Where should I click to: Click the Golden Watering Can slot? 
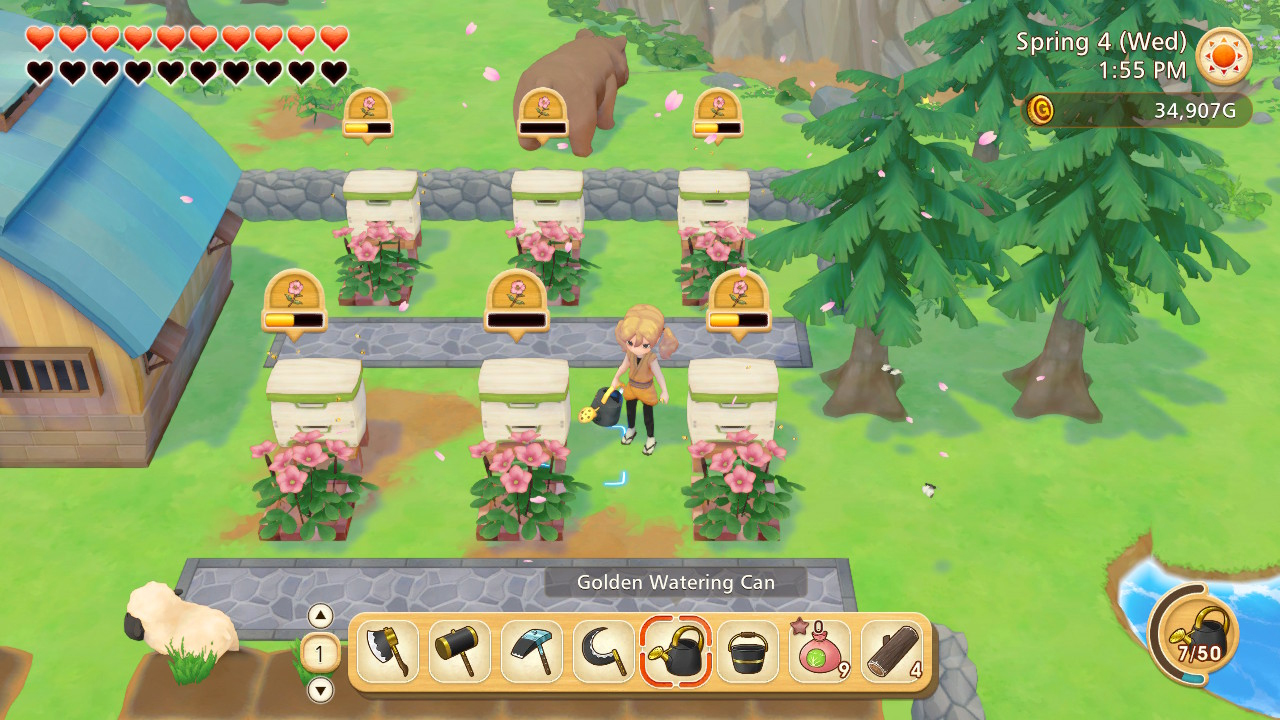click(x=676, y=652)
